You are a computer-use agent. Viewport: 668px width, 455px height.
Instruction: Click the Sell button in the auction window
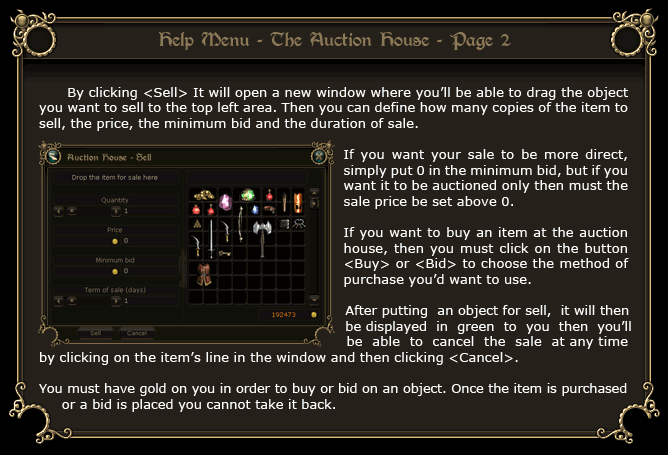pos(95,332)
